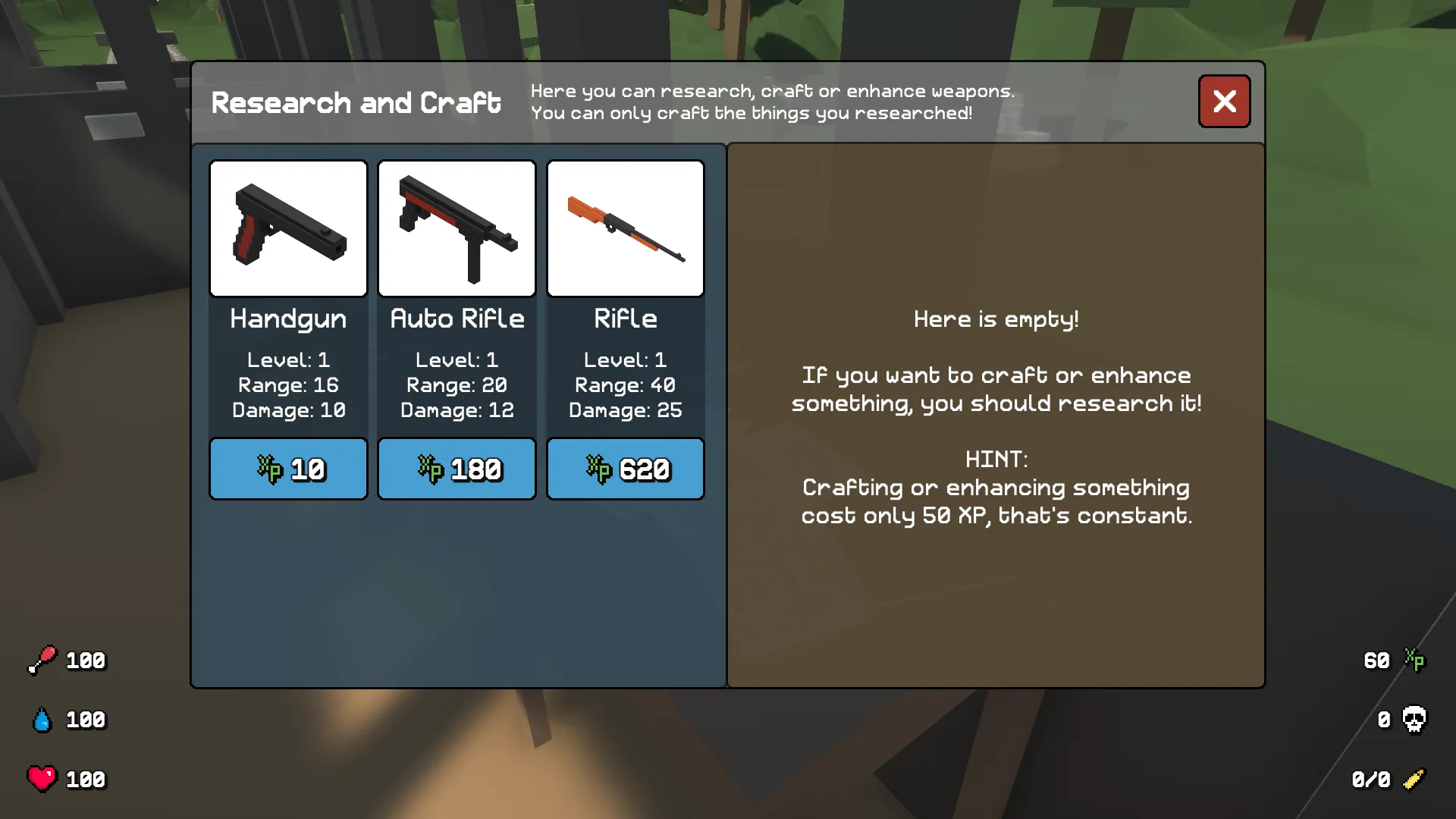
Task: Click the XP leaf icon on Rifle button
Action: [x=599, y=469]
